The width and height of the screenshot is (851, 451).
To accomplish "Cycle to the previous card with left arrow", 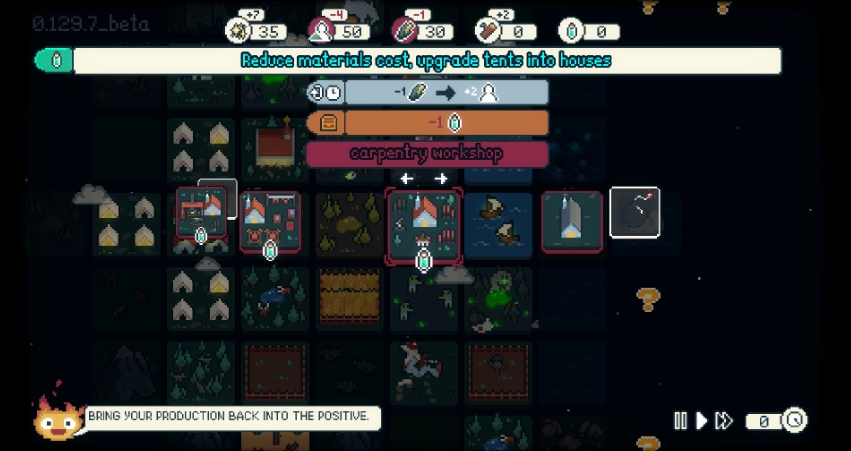I will click(x=407, y=179).
